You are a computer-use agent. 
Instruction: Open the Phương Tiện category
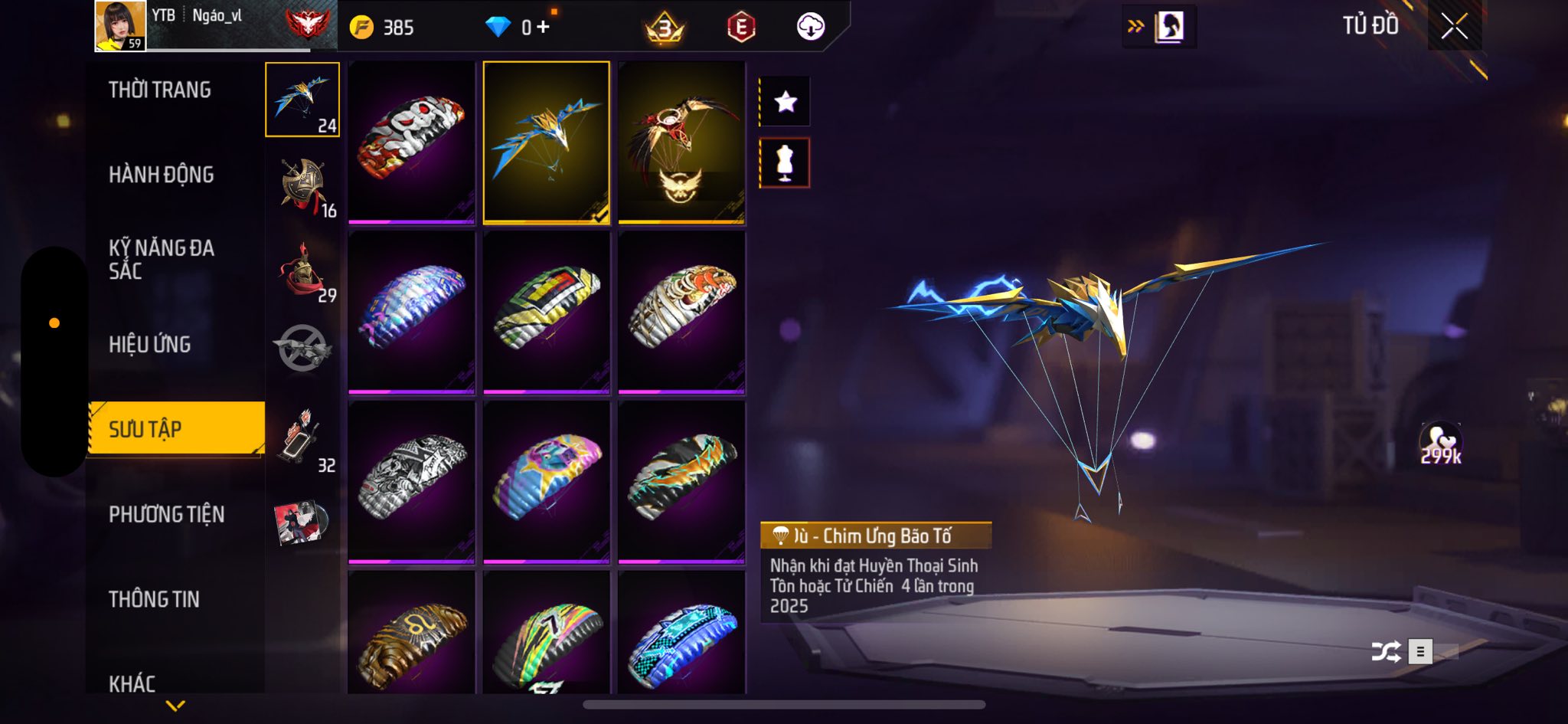click(167, 514)
